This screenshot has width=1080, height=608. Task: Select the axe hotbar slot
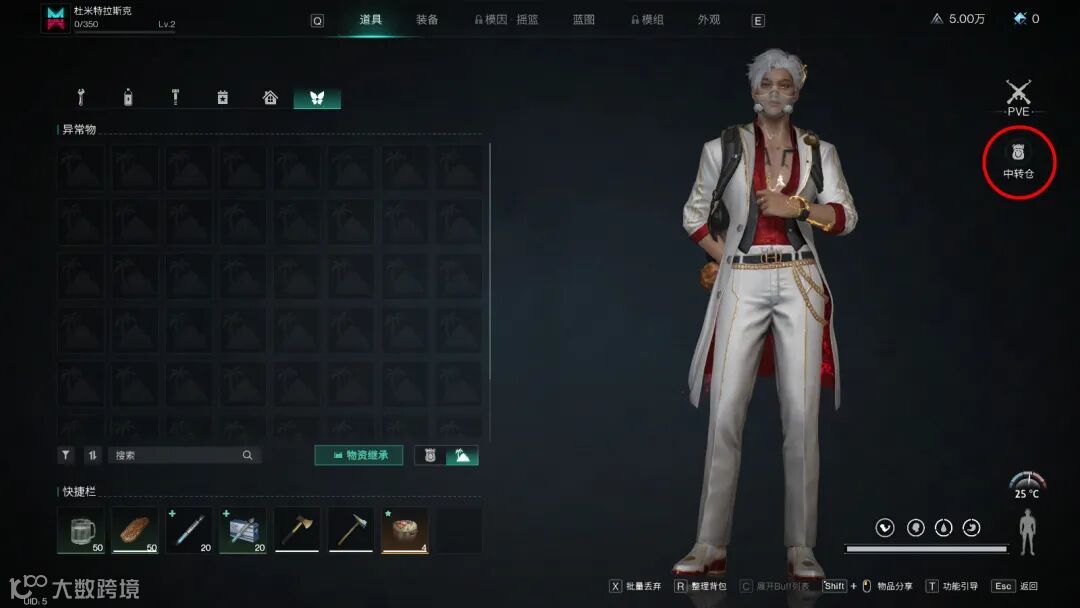coord(297,529)
